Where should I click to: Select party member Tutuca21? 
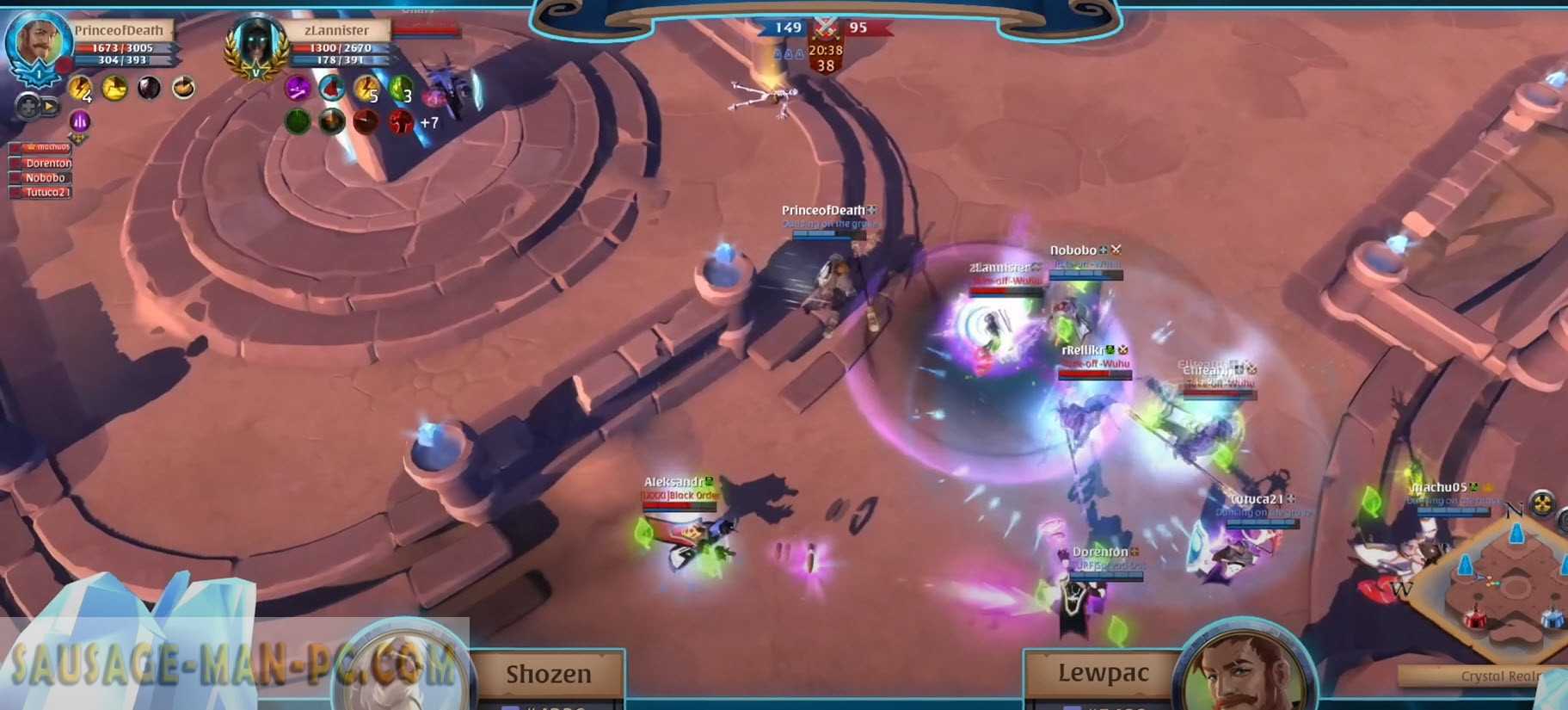pyautogui.click(x=45, y=192)
